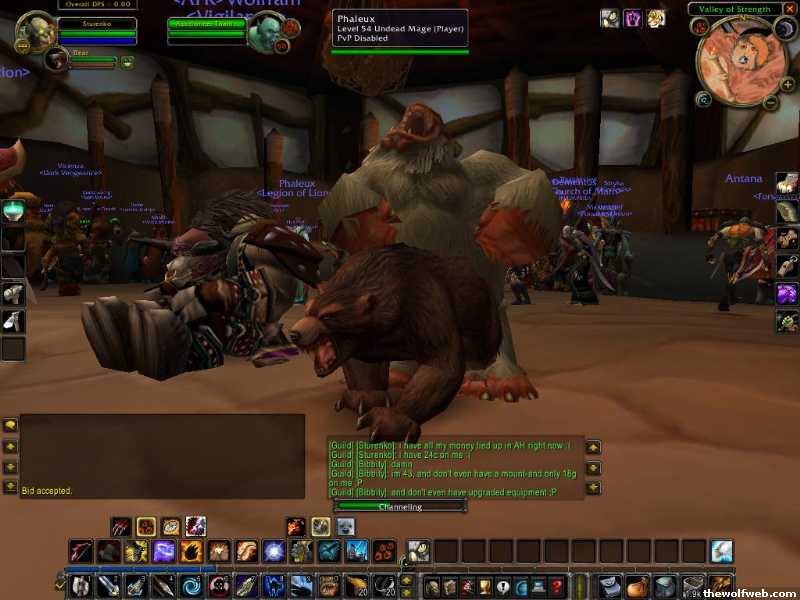Activate the blue swirl ability

[189, 586]
